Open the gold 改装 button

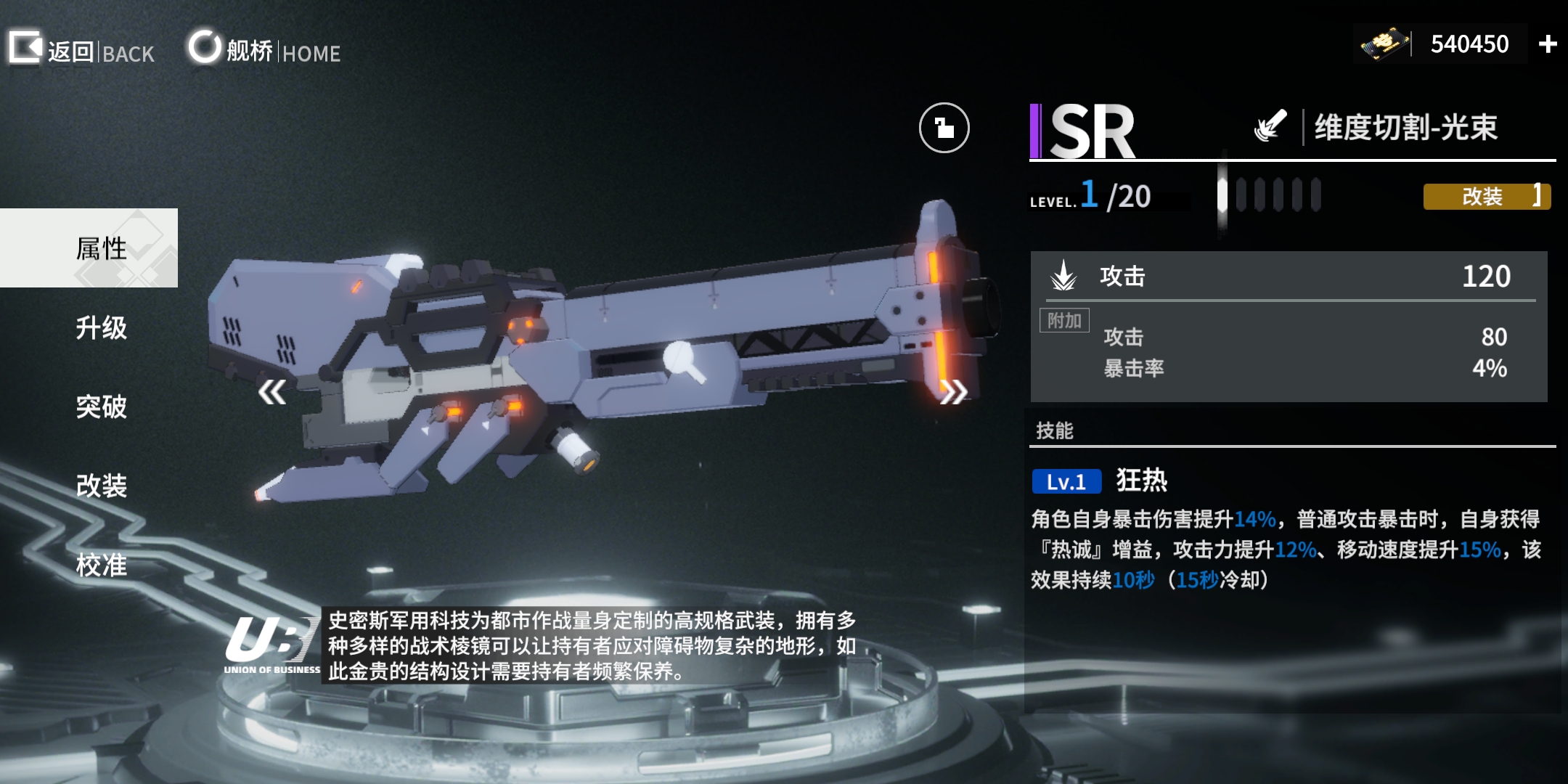point(1486,197)
